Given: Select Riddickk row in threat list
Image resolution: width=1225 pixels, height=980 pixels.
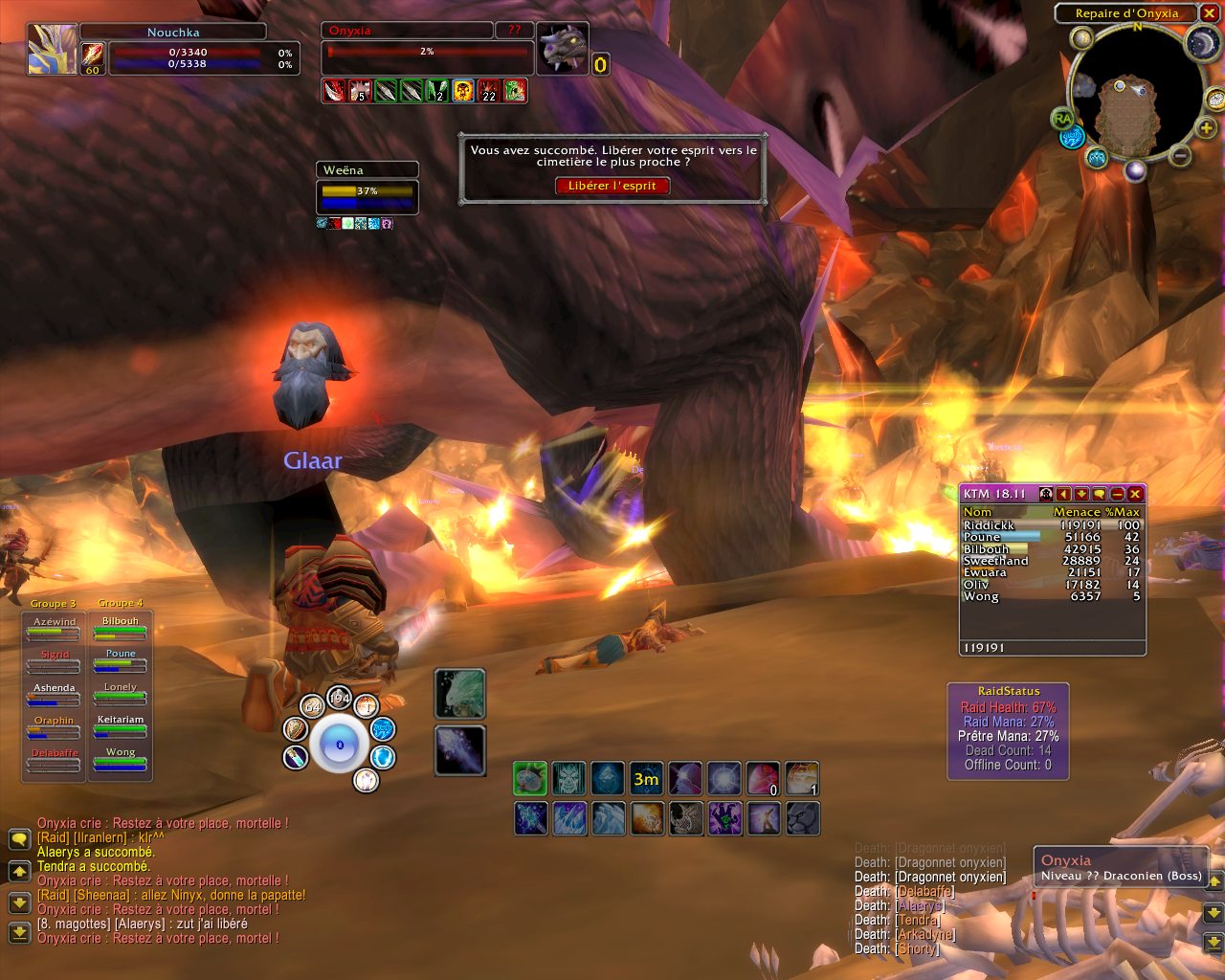Looking at the screenshot, I should pos(1051,525).
